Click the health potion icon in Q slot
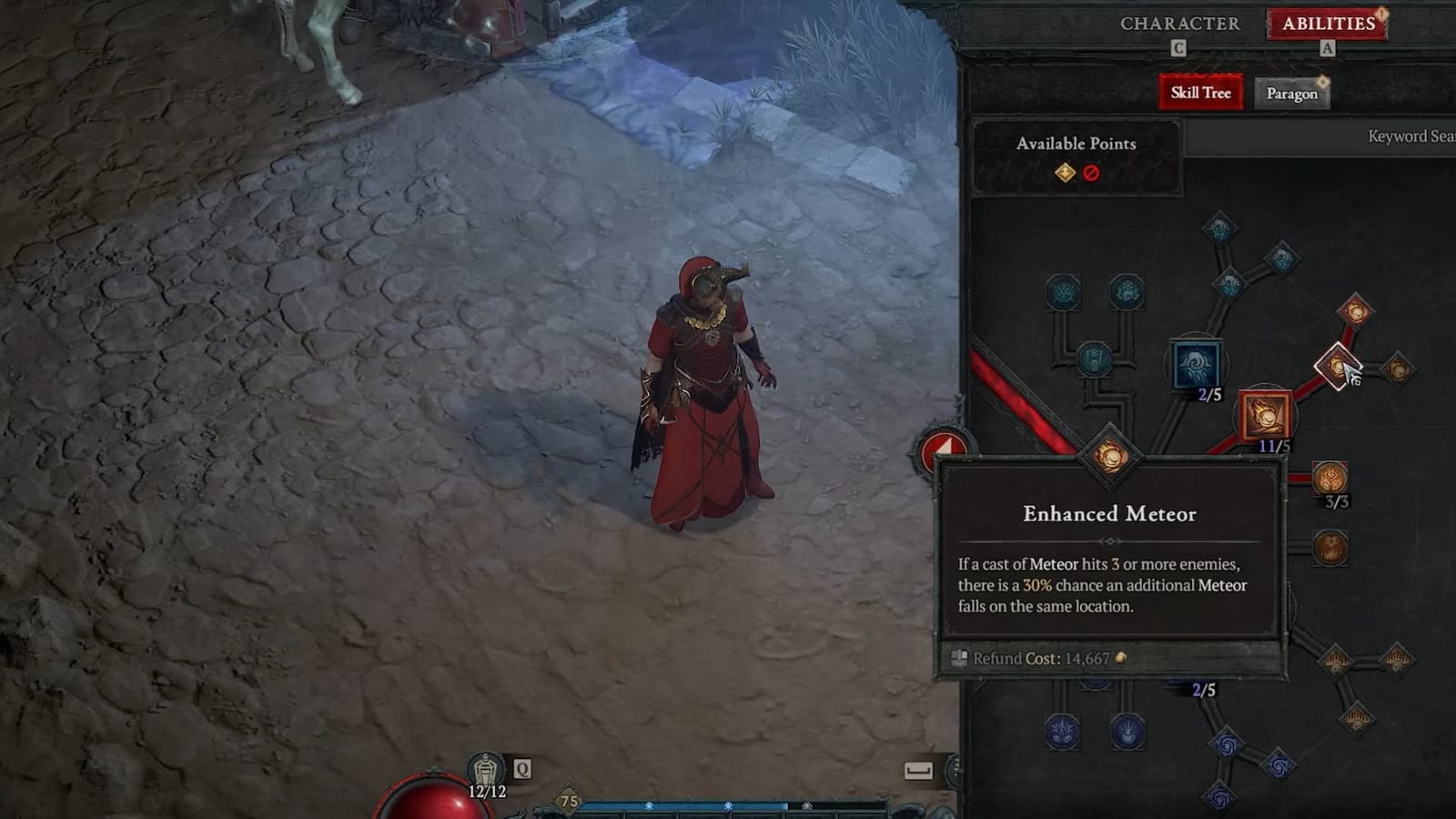1456x819 pixels. [x=488, y=767]
